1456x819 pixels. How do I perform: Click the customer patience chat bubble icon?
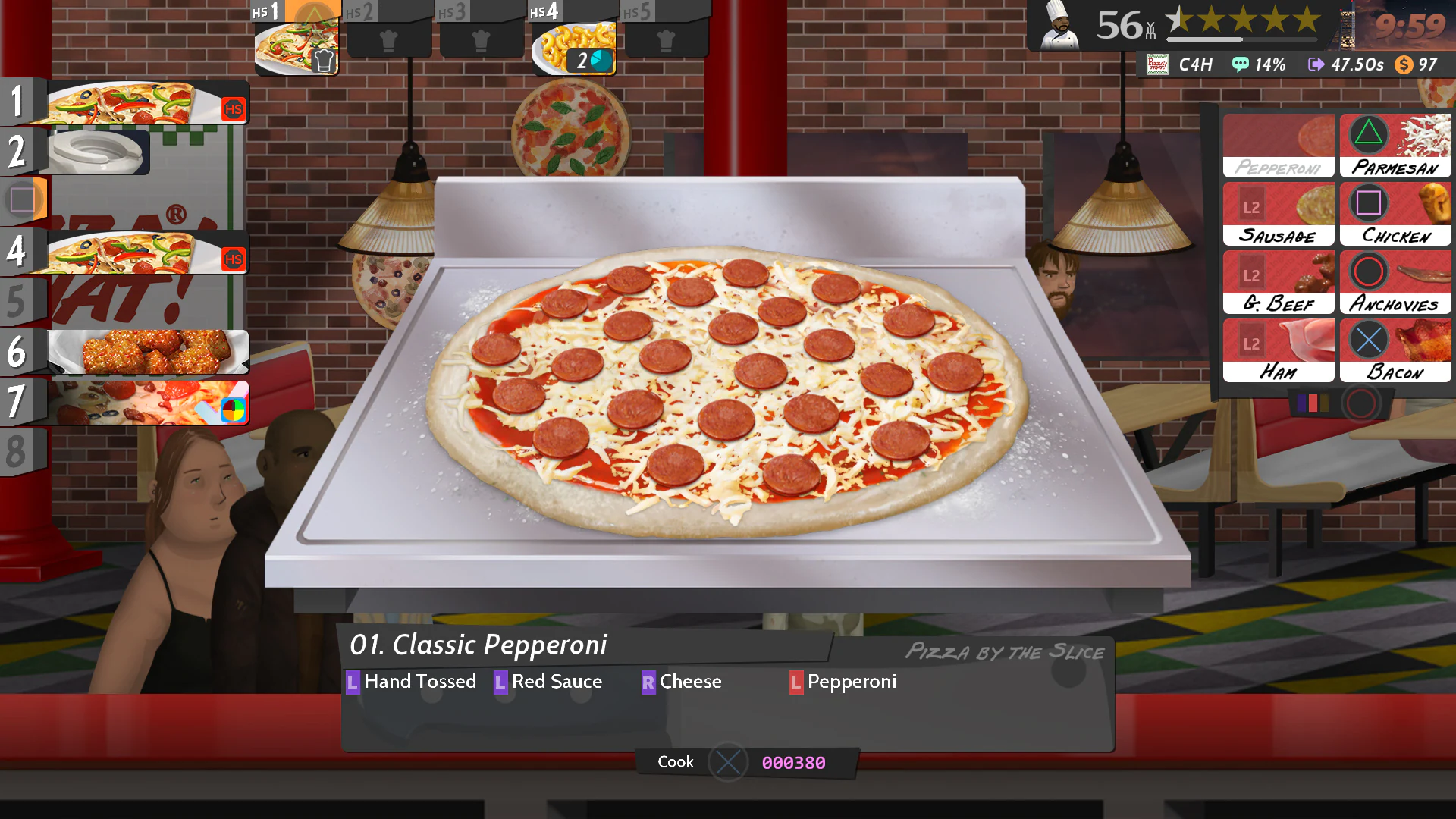1241,64
